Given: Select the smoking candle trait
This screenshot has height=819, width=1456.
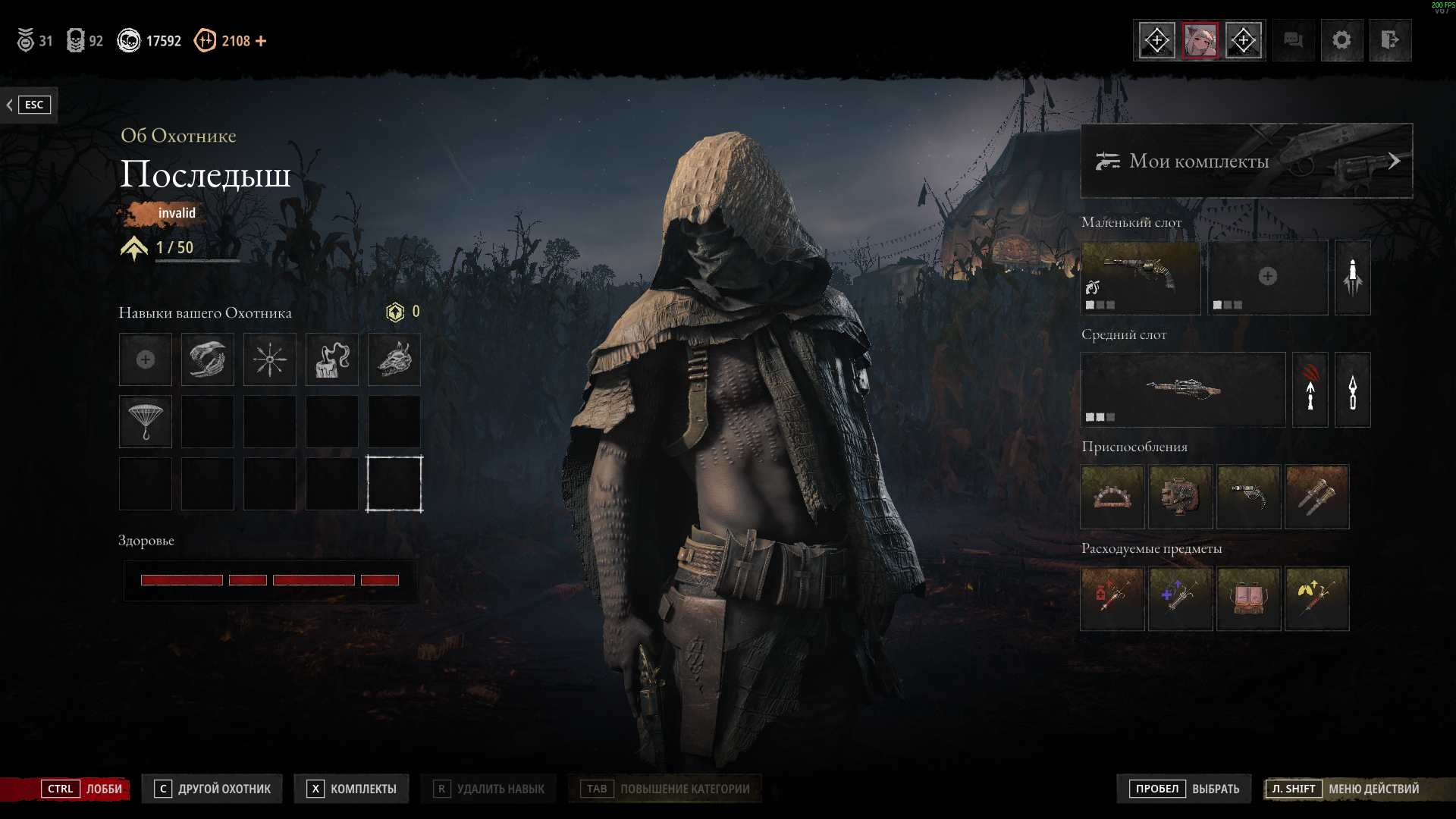Looking at the screenshot, I should click(x=332, y=359).
